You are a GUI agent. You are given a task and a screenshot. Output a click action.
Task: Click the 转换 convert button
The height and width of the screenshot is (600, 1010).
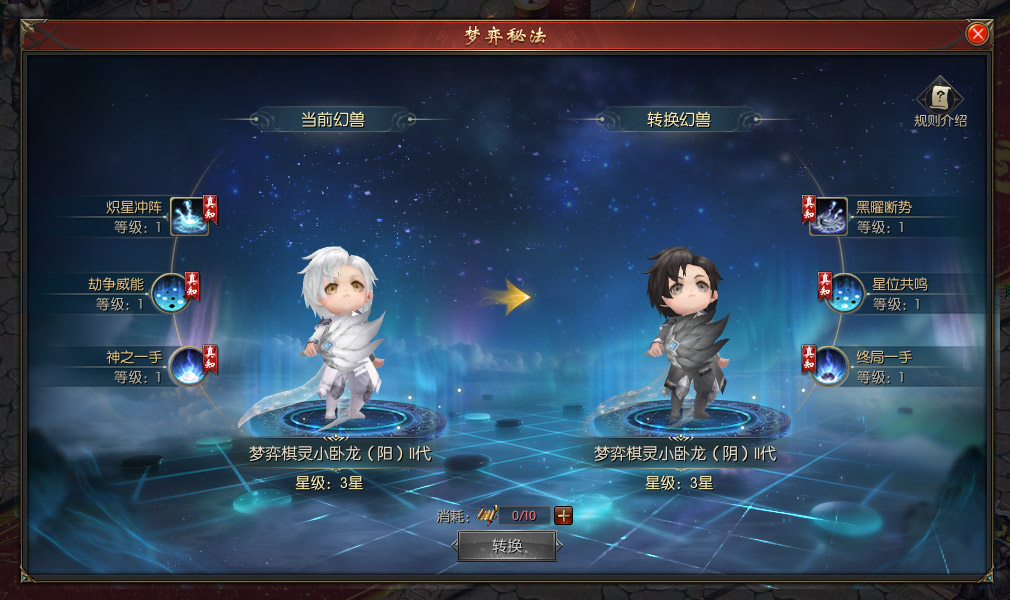(507, 546)
